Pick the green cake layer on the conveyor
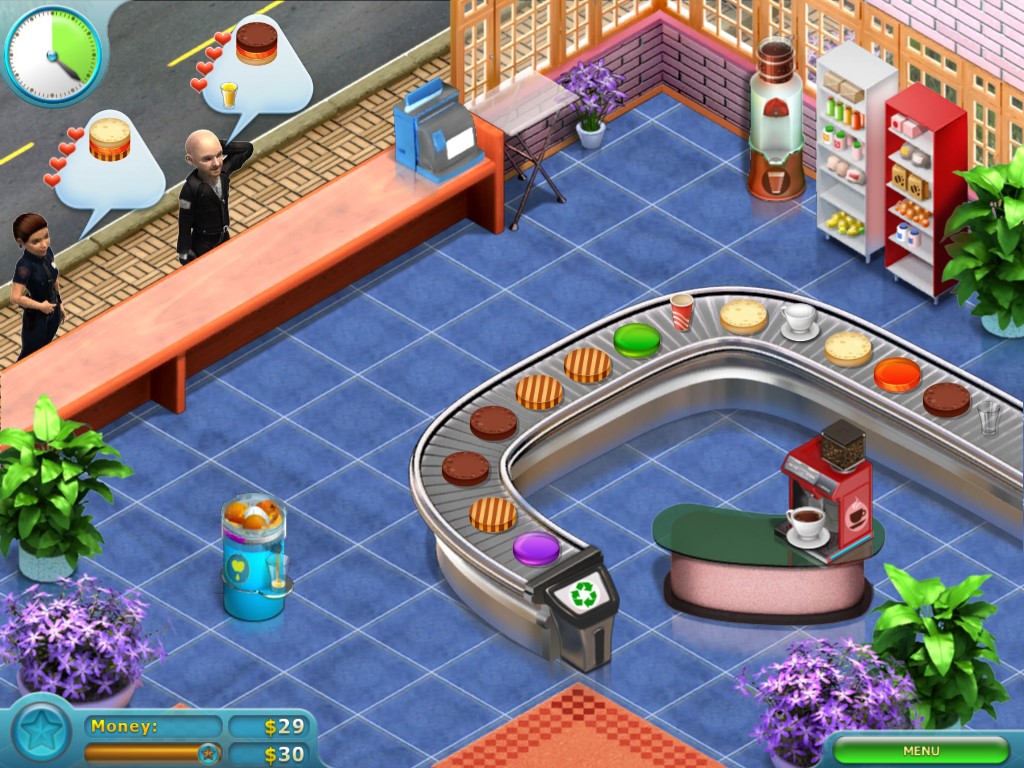This screenshot has height=768, width=1024. pyautogui.click(x=636, y=340)
